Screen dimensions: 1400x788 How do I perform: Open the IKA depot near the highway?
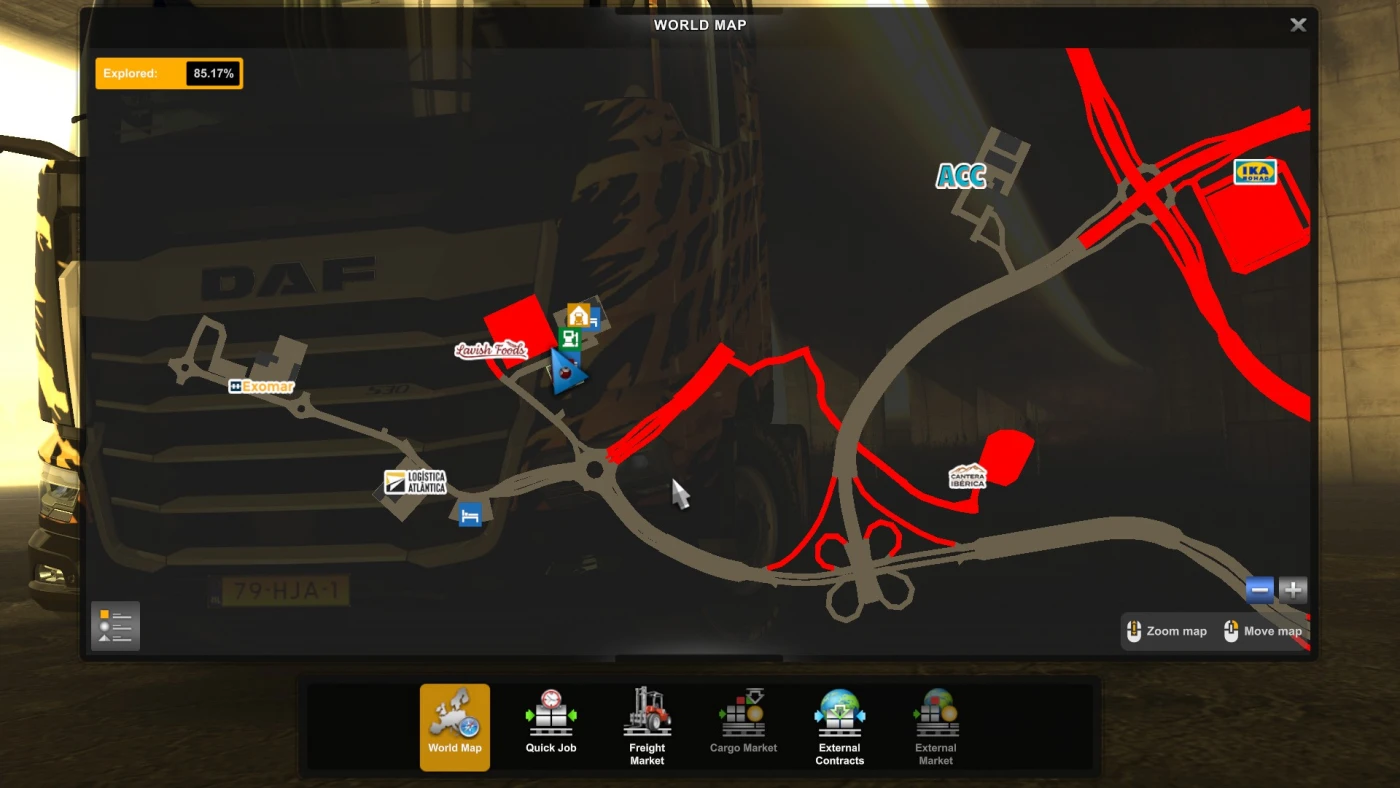point(1254,171)
